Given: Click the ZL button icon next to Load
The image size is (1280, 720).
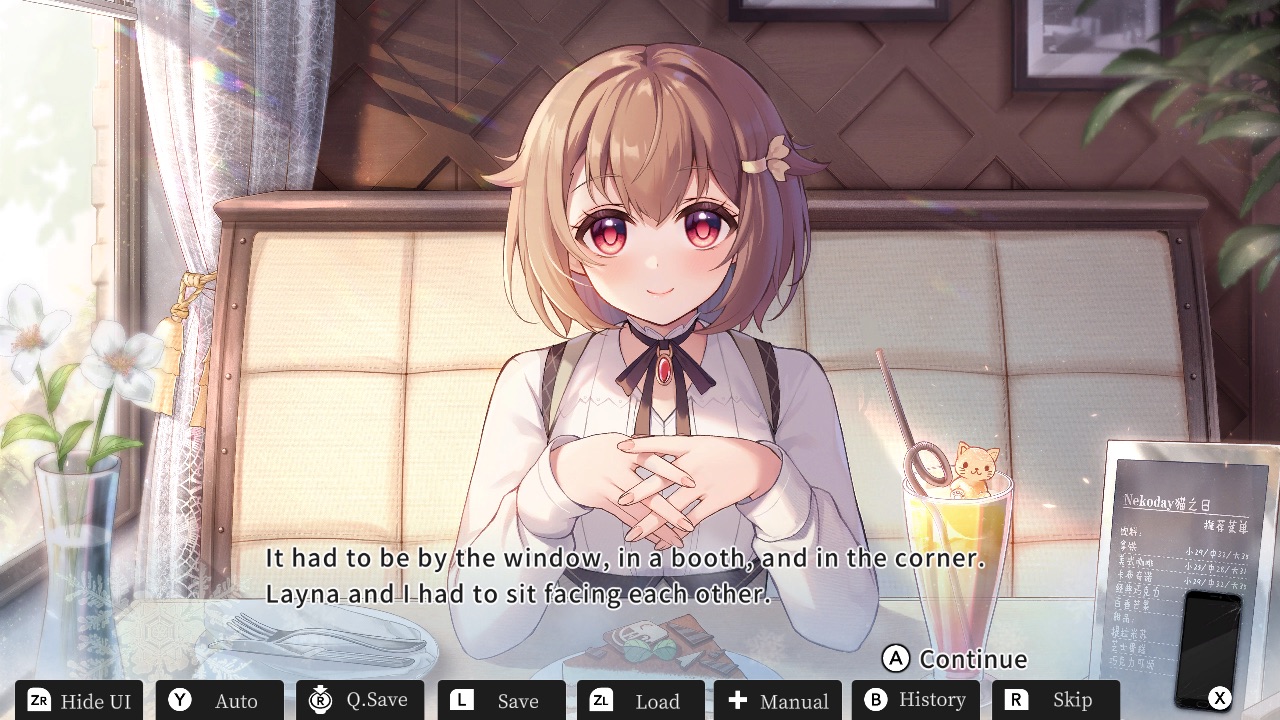Looking at the screenshot, I should point(602,700).
